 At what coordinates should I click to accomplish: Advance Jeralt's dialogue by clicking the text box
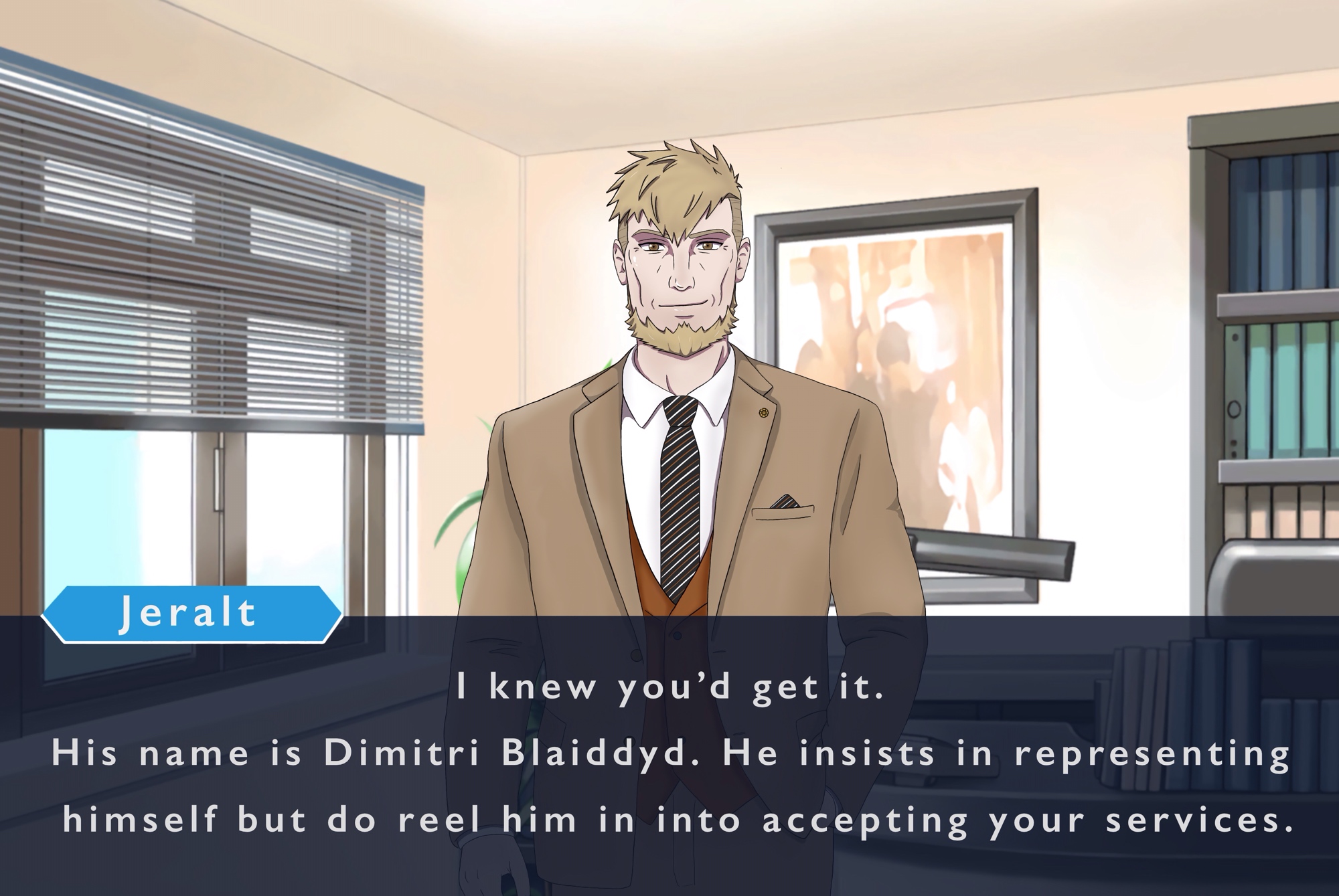(x=669, y=756)
